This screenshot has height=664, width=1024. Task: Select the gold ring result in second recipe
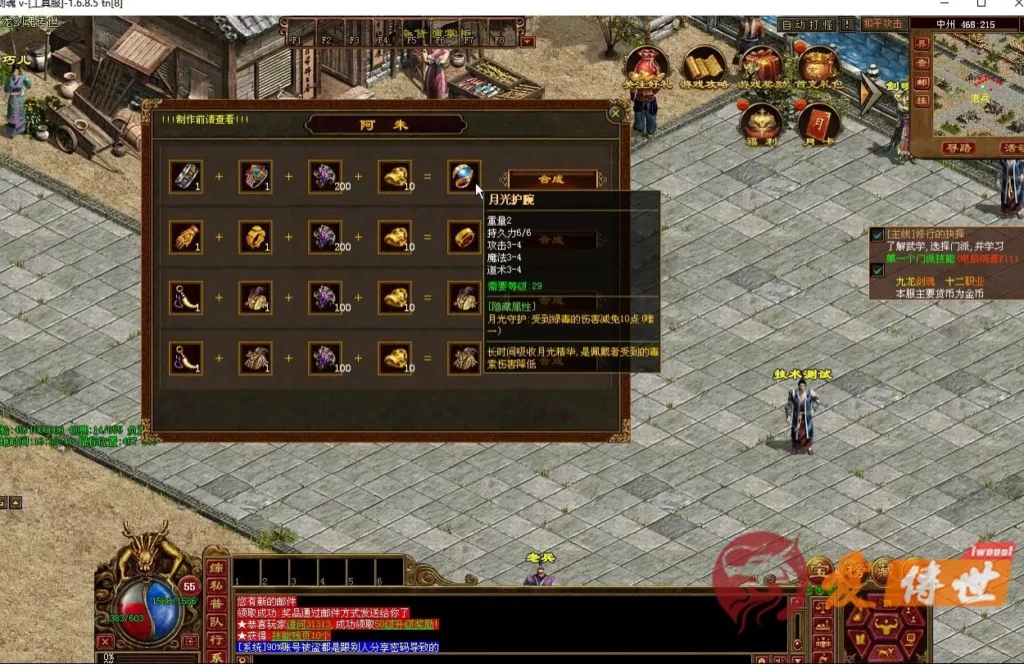click(464, 237)
